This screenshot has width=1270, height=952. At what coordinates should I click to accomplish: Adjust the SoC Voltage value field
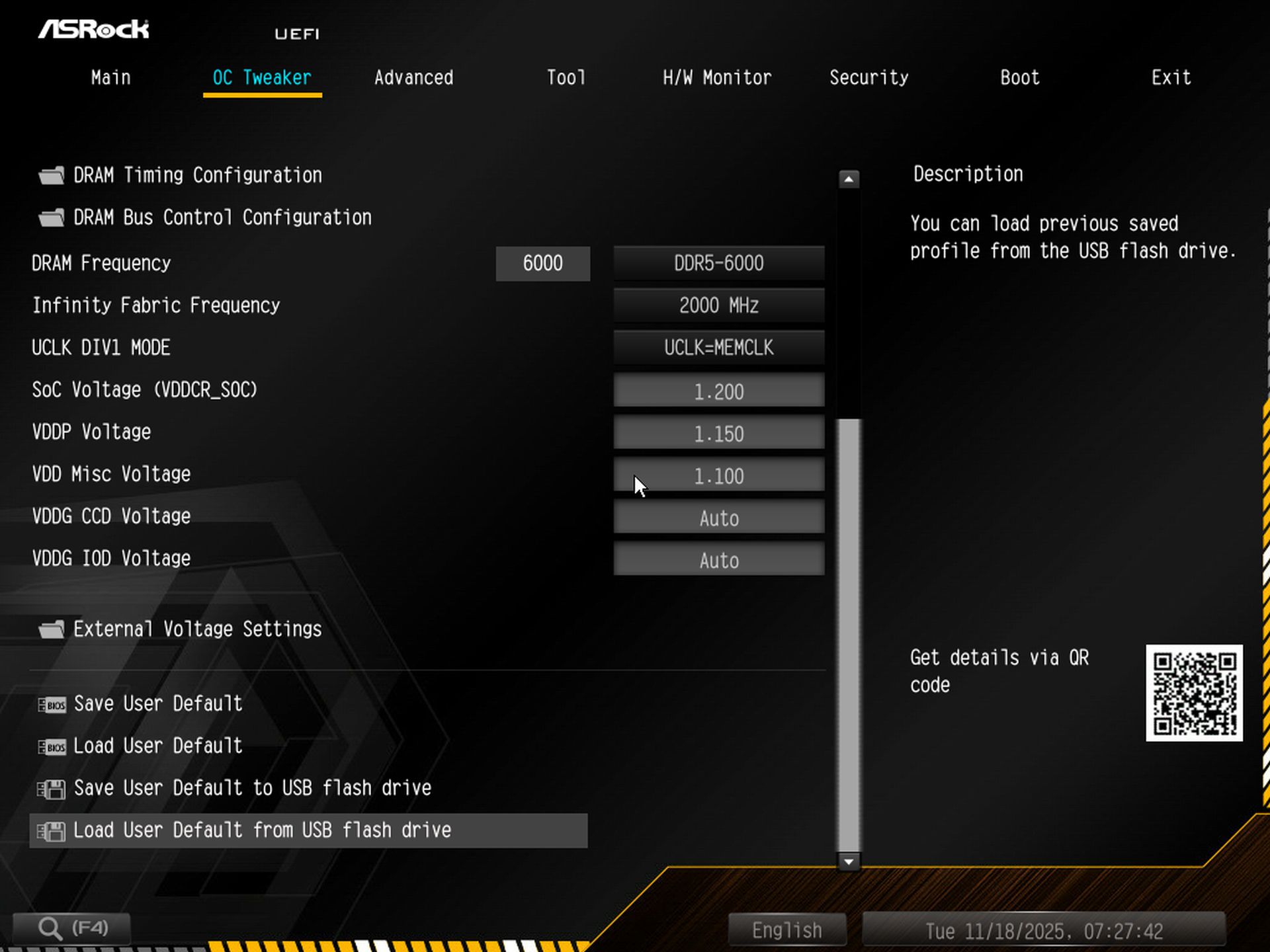tap(718, 391)
